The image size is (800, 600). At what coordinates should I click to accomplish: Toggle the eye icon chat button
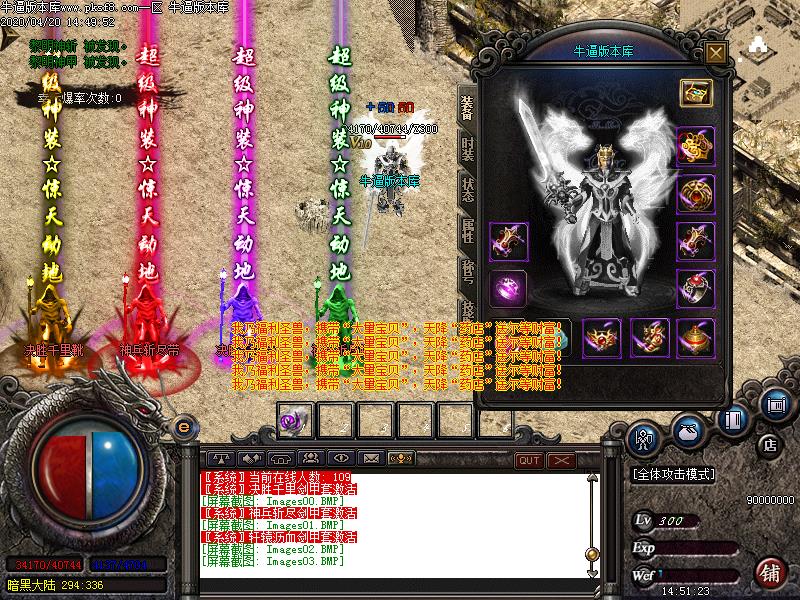pos(340,458)
